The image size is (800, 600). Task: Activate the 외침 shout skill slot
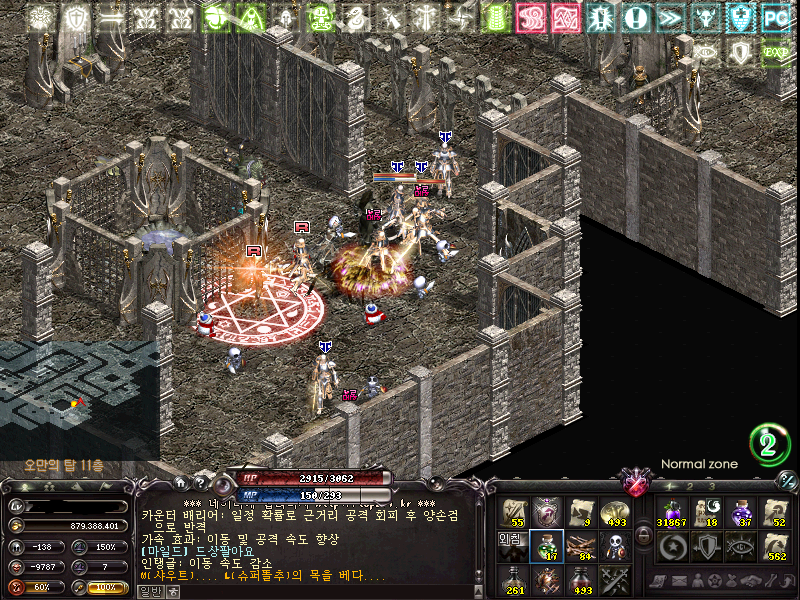point(512,545)
